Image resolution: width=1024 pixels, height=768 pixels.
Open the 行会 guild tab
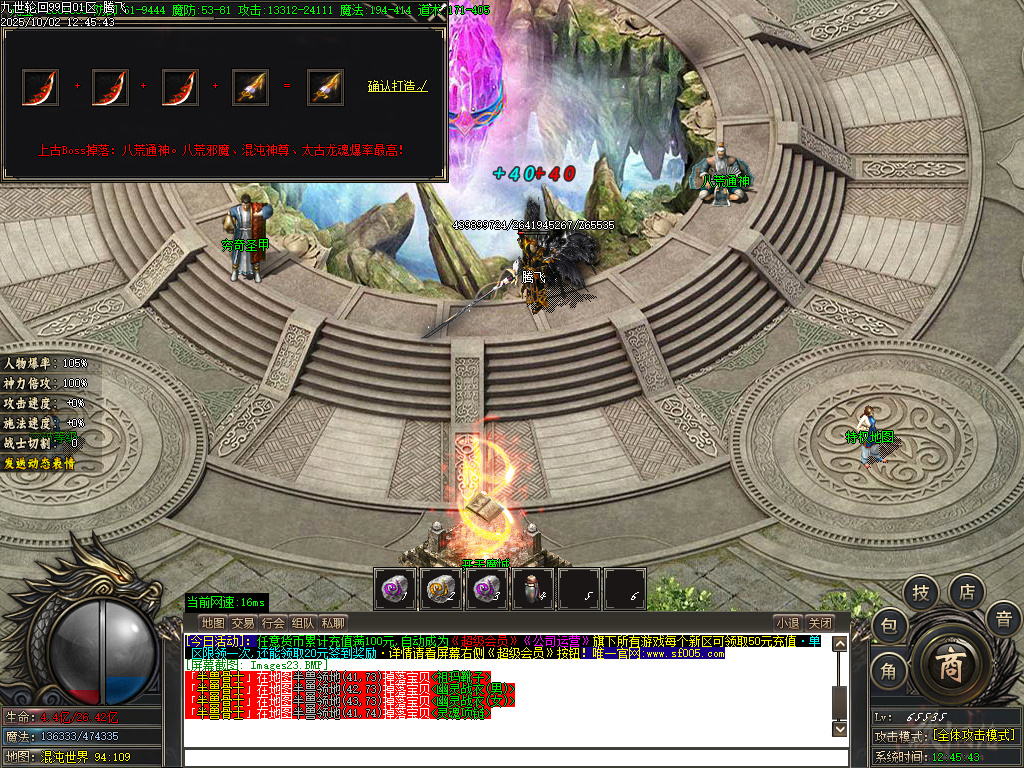tap(273, 623)
